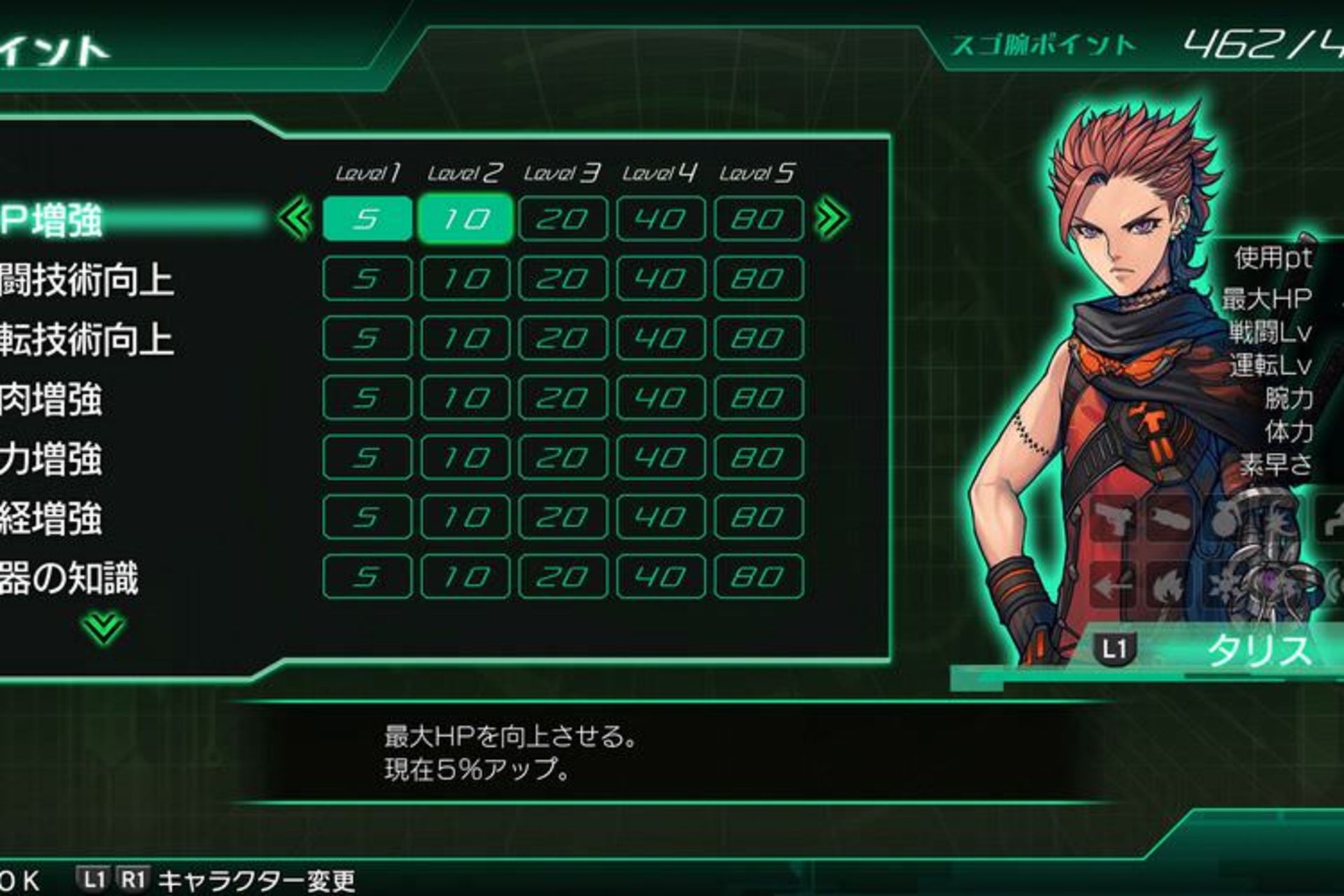Select HP増強 Level 4 cell costing 40
Image resolution: width=1344 pixels, height=896 pixels.
click(661, 219)
